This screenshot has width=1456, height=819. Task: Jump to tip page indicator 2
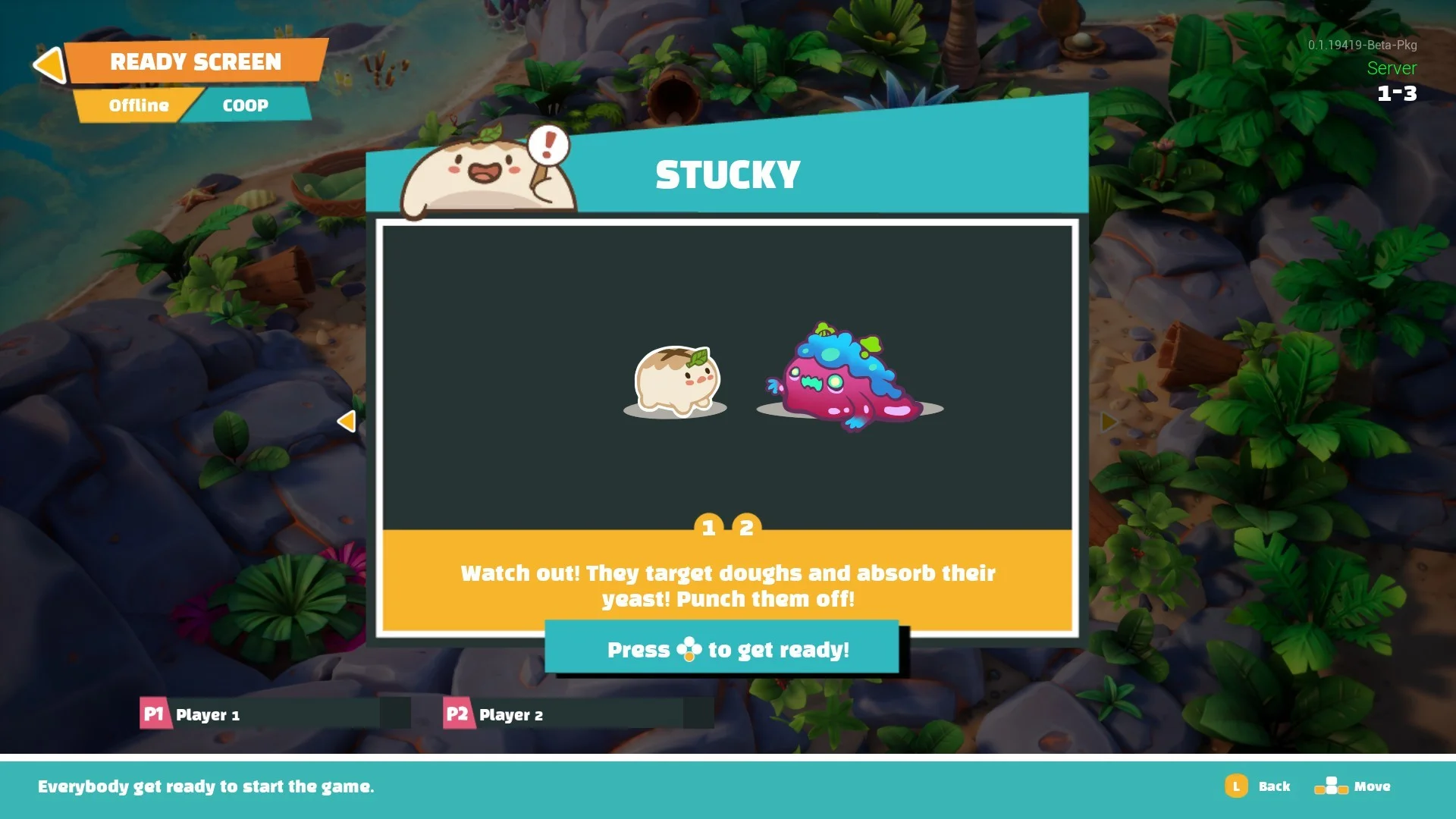pyautogui.click(x=746, y=527)
